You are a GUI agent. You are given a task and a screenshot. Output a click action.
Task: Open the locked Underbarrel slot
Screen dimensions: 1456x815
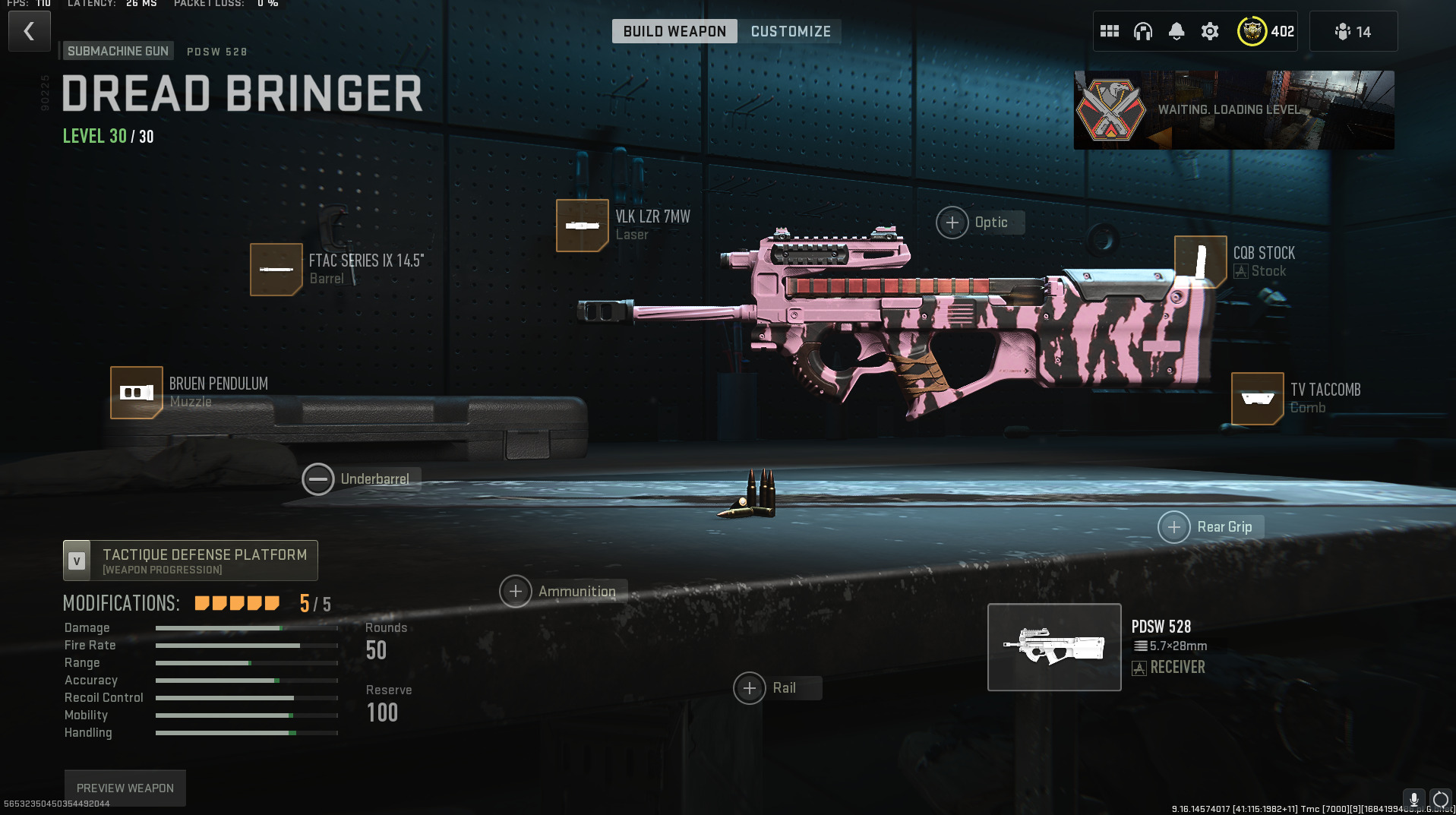pos(318,479)
